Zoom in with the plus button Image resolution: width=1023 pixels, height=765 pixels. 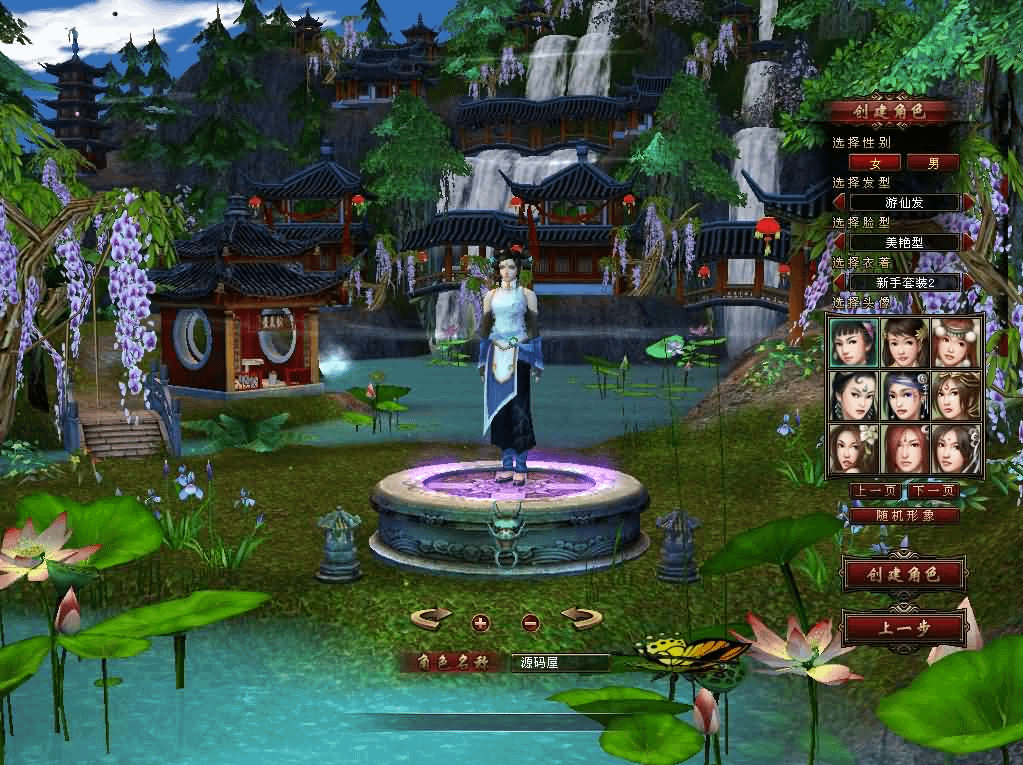pos(481,623)
